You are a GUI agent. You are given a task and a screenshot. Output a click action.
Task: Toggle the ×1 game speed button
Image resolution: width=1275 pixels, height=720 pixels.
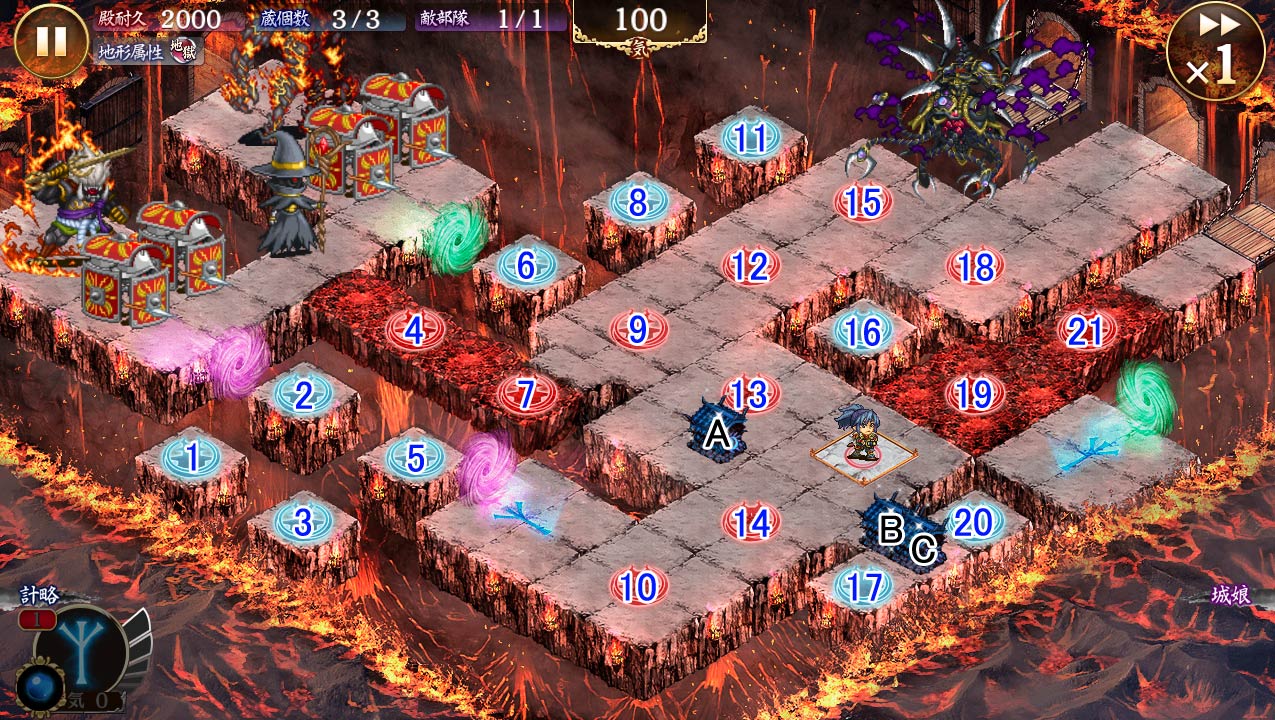point(1215,52)
